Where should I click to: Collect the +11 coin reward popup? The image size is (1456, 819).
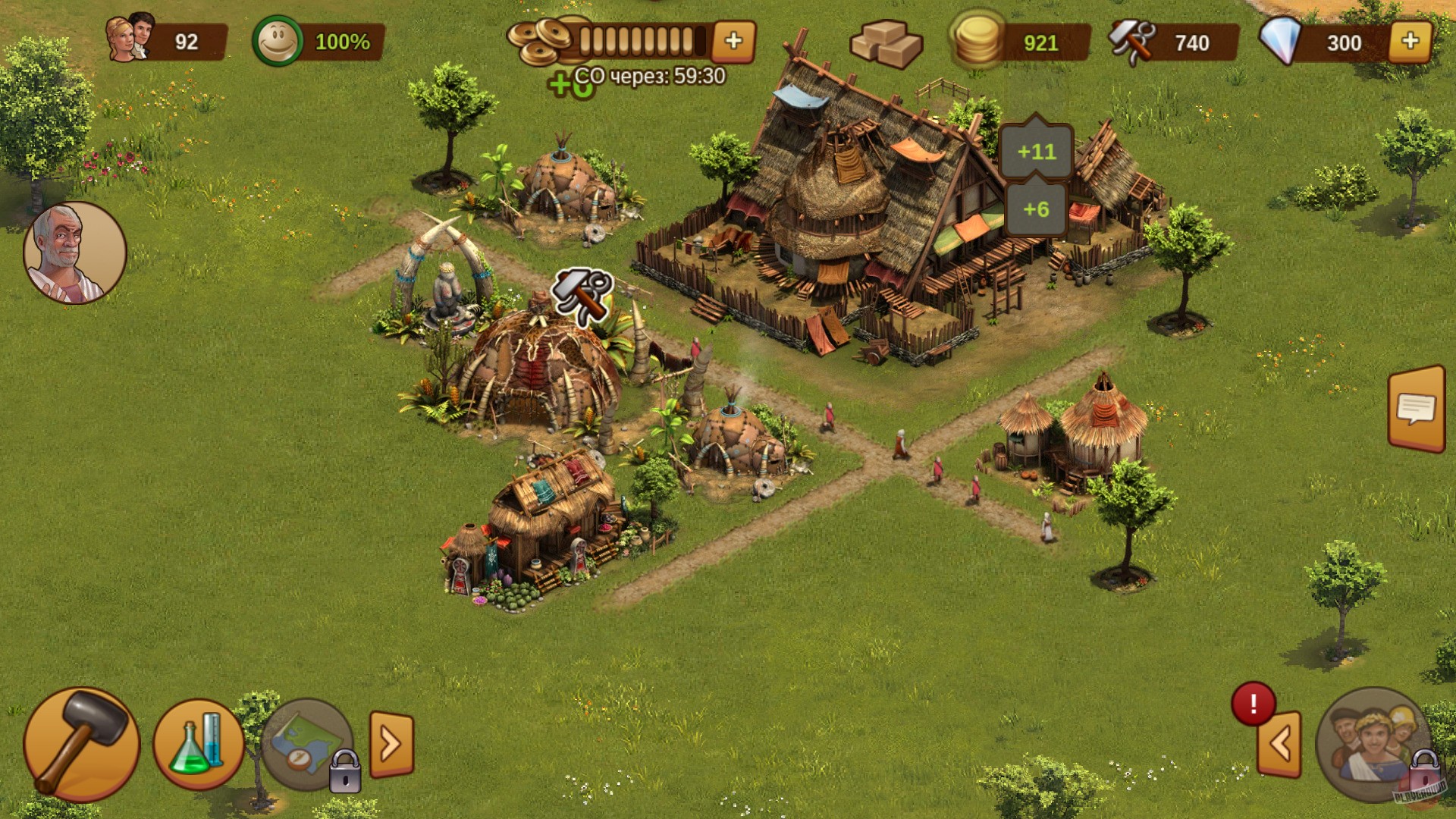coord(1035,152)
